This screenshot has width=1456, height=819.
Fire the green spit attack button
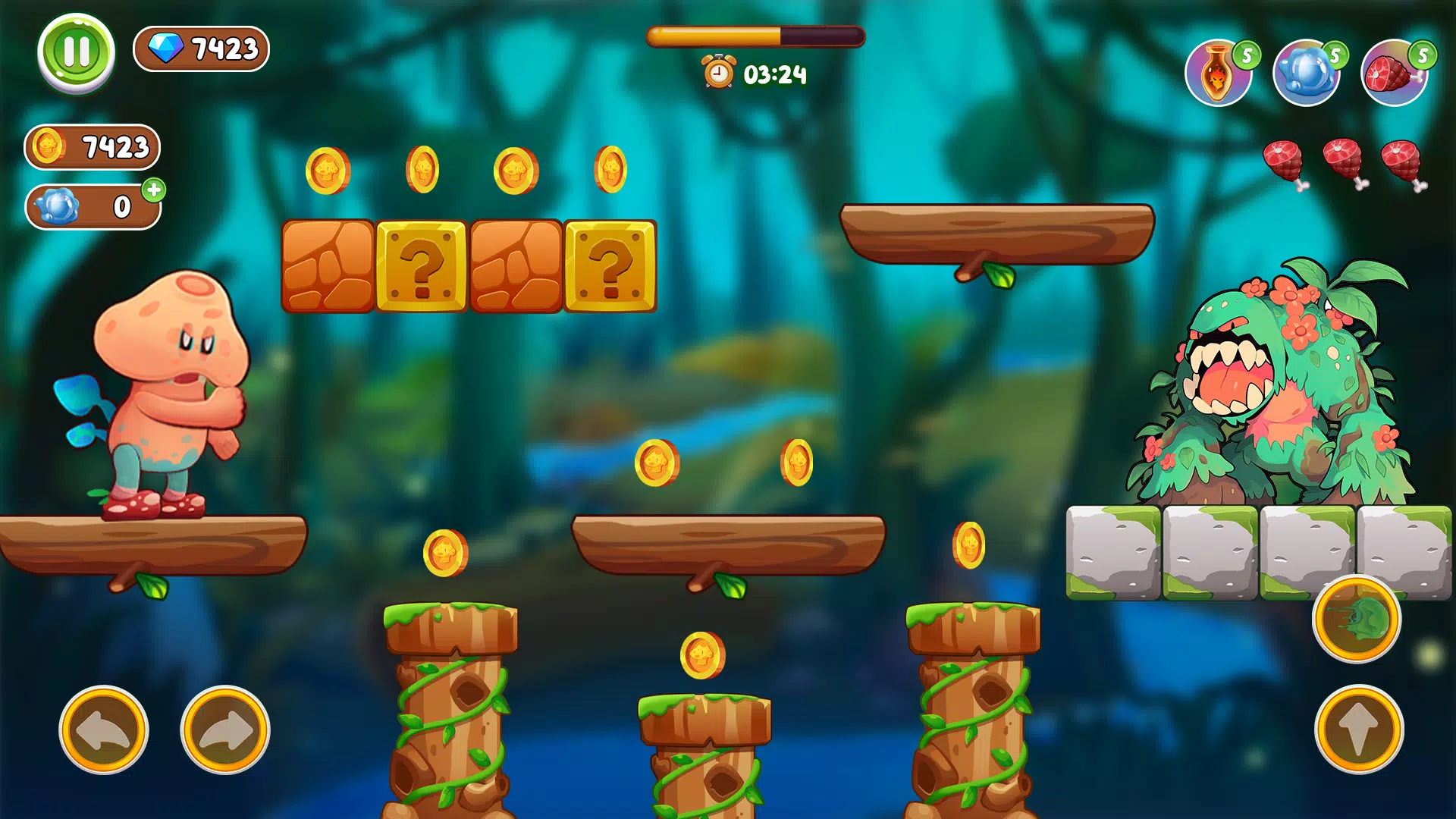click(1357, 619)
